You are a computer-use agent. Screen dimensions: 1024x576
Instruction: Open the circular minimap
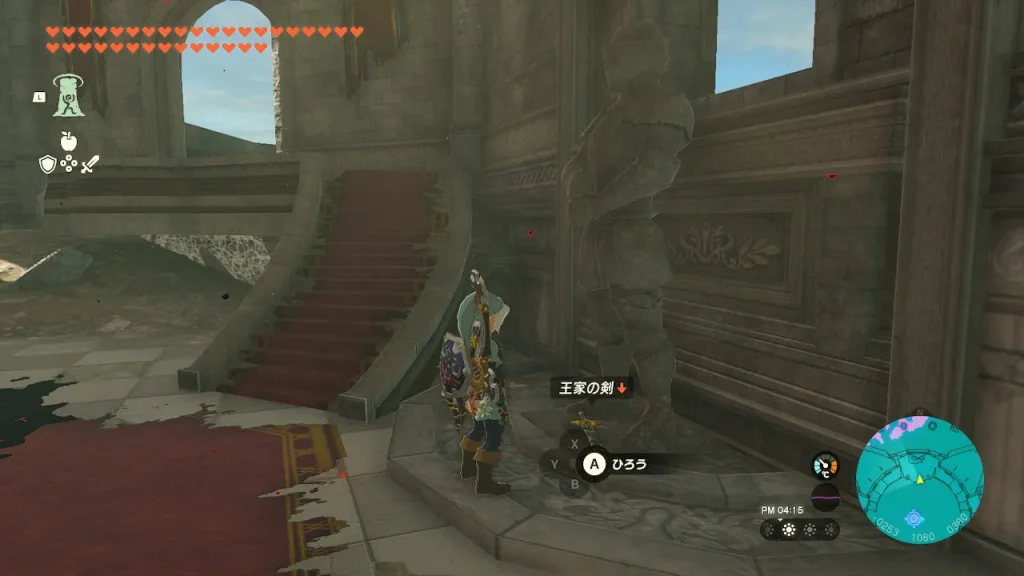pyautogui.click(x=919, y=479)
